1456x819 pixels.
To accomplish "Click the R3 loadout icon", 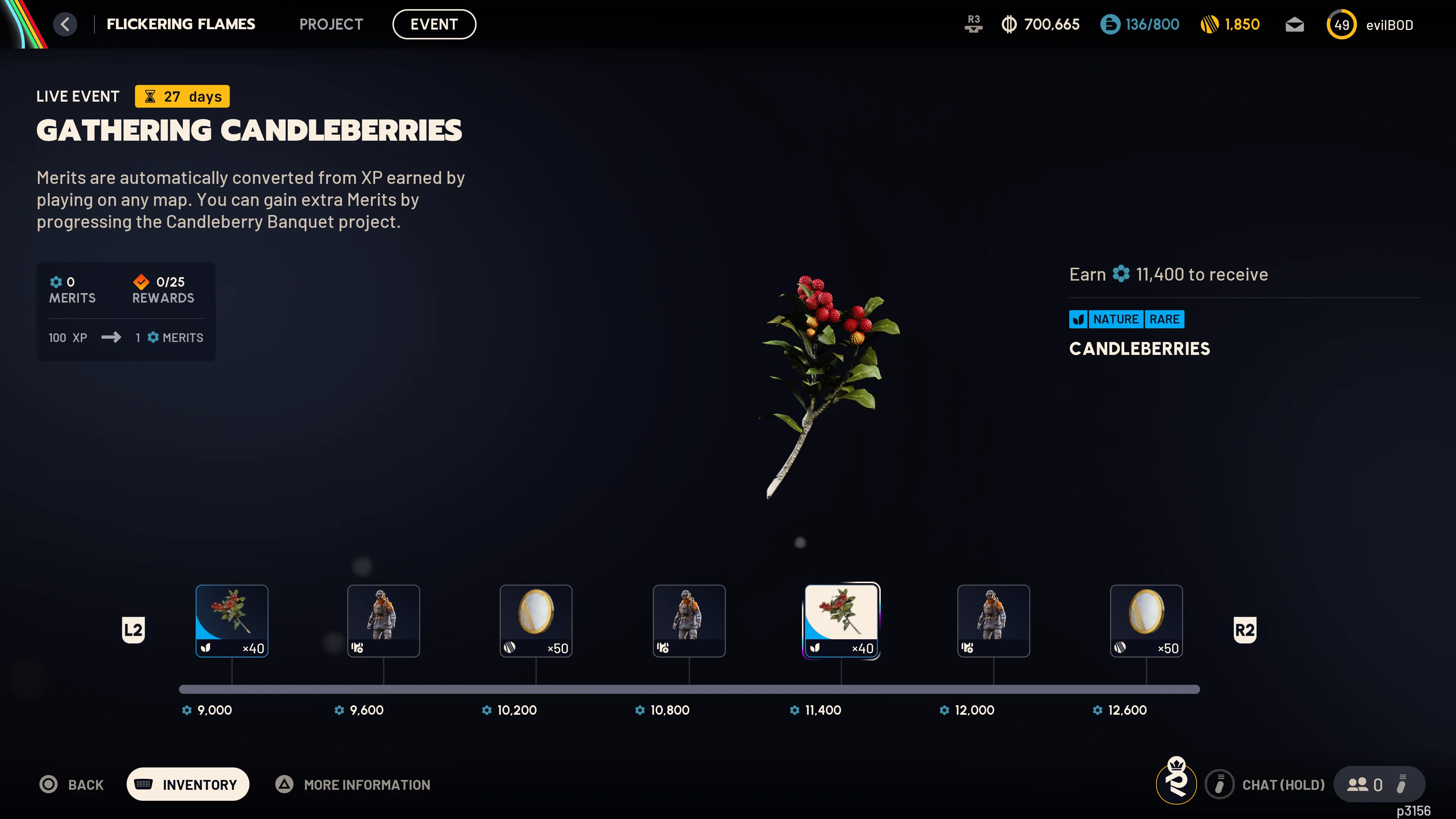I will (x=973, y=24).
